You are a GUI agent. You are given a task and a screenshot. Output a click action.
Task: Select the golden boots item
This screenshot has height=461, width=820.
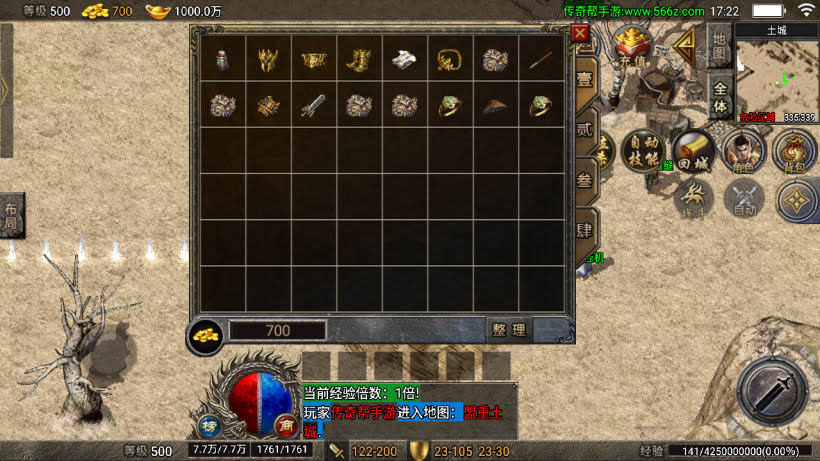tap(358, 59)
